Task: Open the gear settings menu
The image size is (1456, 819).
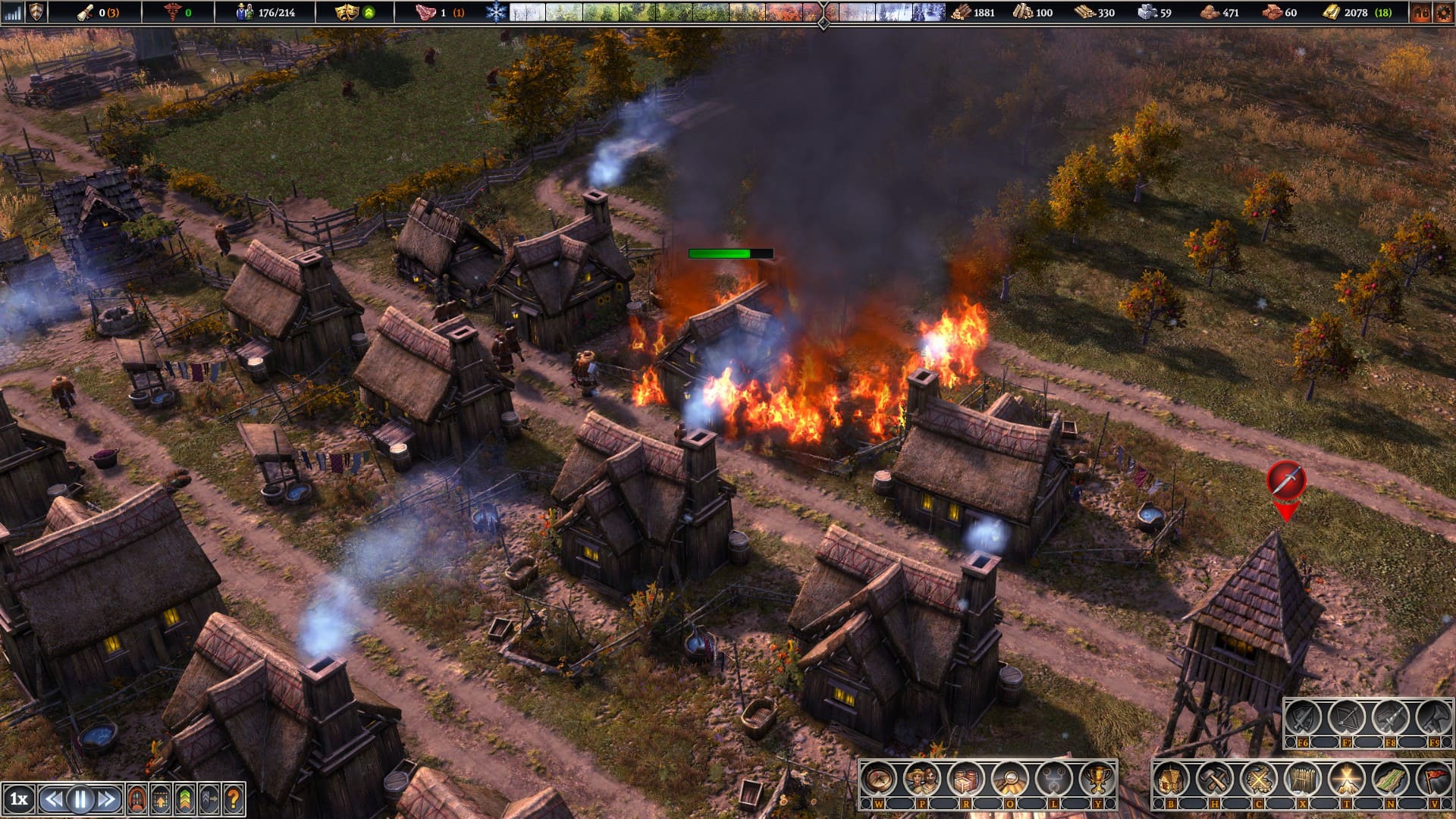Action: [1443, 12]
